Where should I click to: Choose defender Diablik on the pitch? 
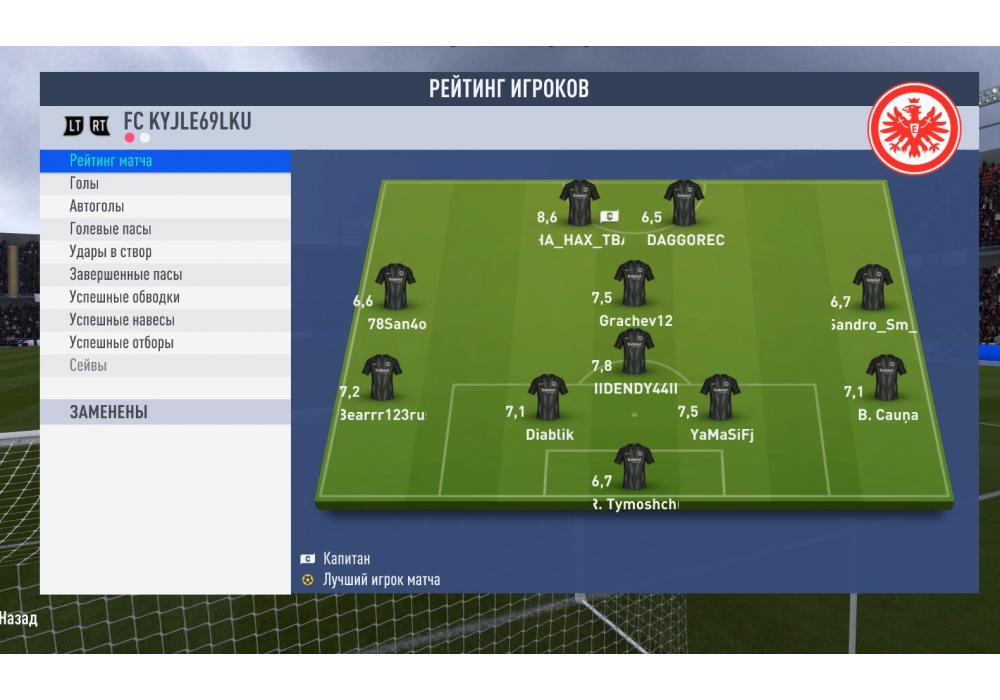548,398
